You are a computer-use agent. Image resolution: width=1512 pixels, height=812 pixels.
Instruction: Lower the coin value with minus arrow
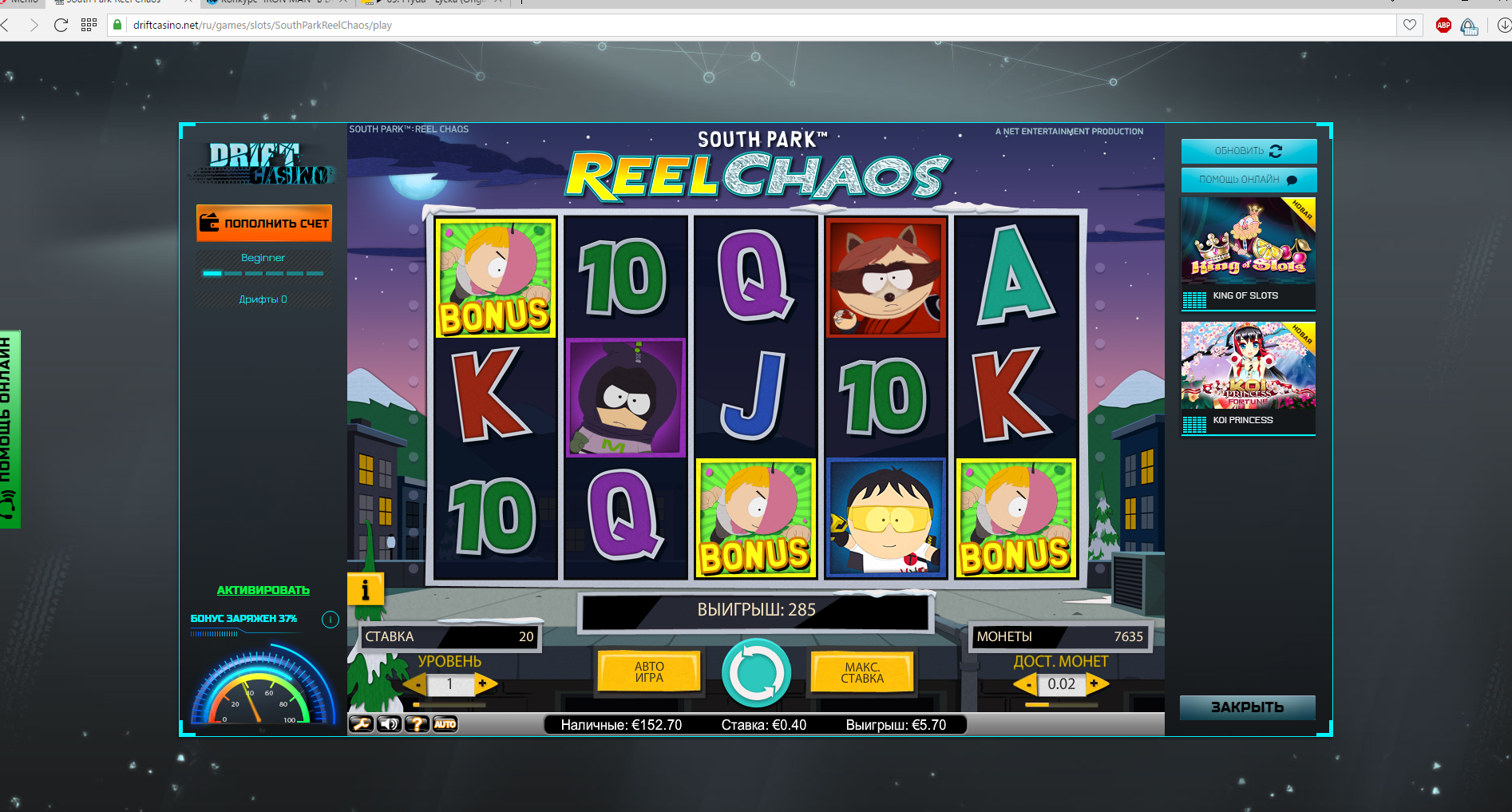coord(1028,684)
